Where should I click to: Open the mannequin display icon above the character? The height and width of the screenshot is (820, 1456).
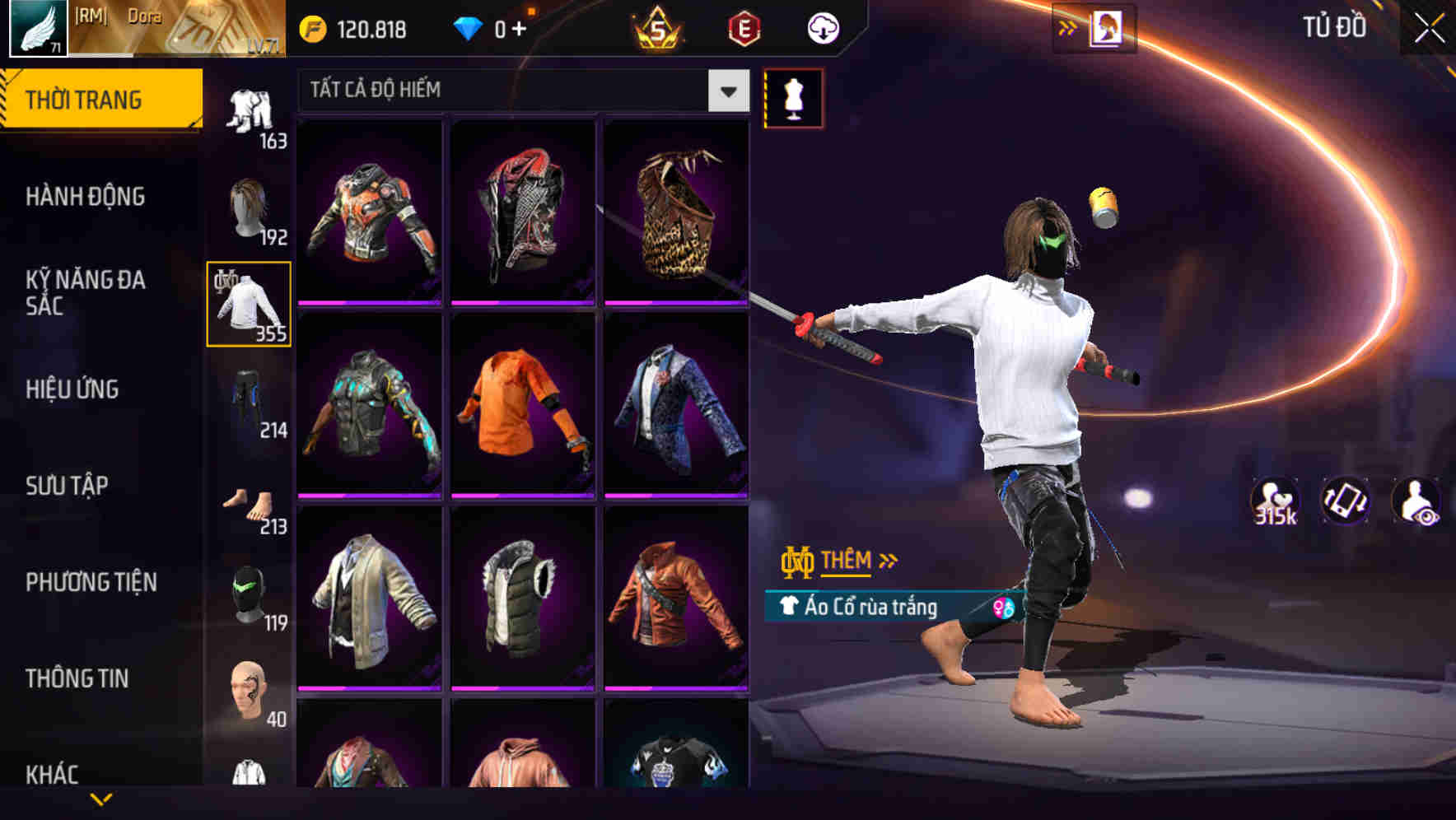pyautogui.click(x=794, y=97)
